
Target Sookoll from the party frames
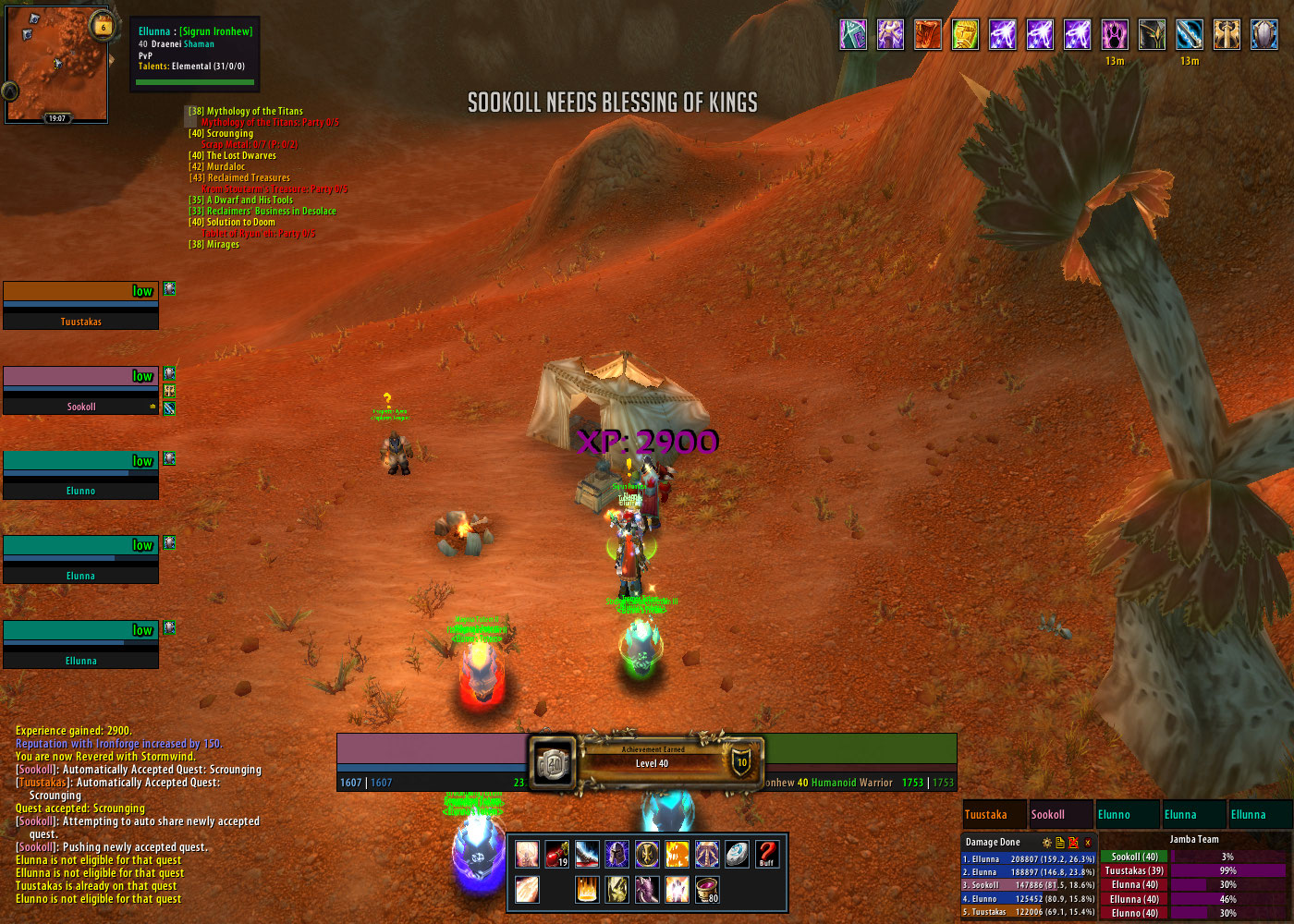pyautogui.click(x=80, y=391)
